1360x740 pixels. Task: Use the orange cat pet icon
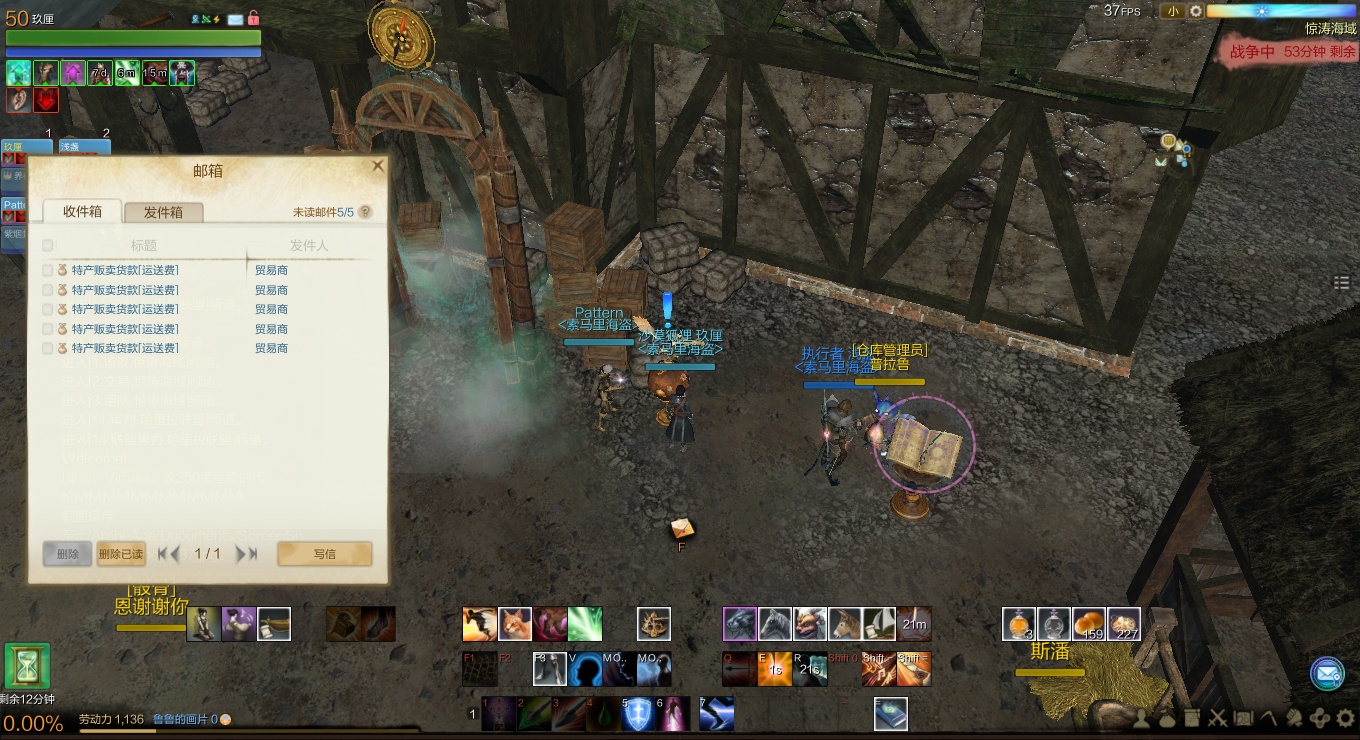pyautogui.click(x=515, y=624)
